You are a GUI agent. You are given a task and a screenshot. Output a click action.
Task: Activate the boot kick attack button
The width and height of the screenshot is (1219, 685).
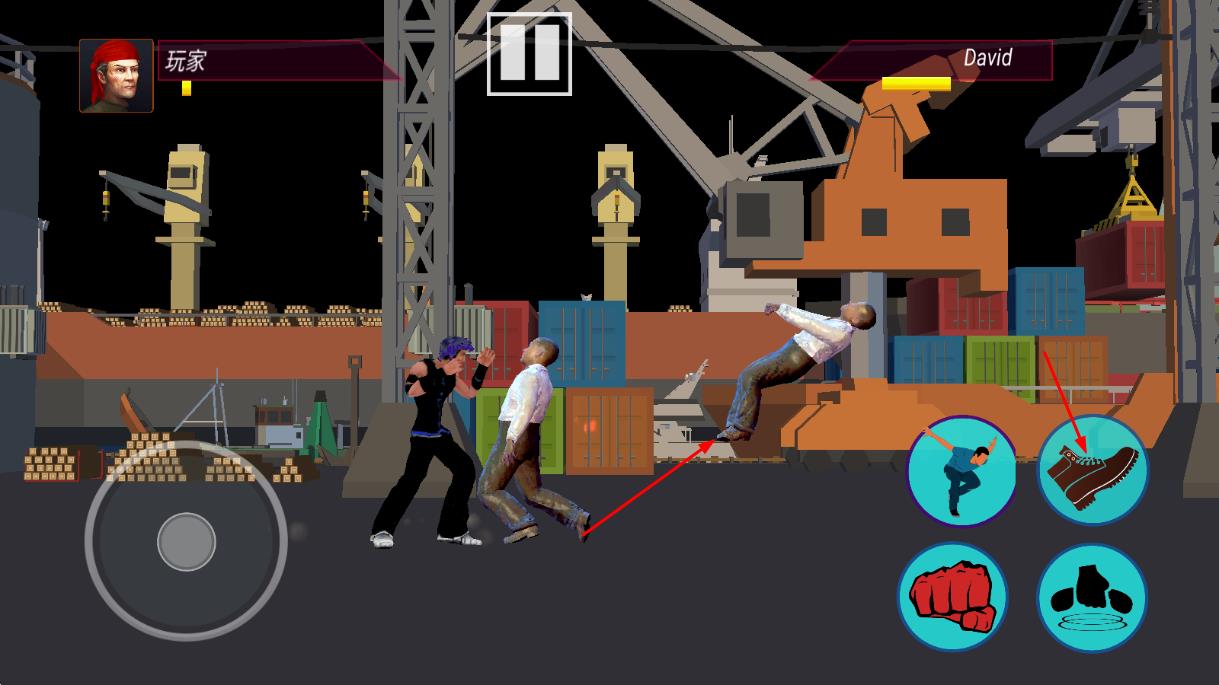point(1092,470)
